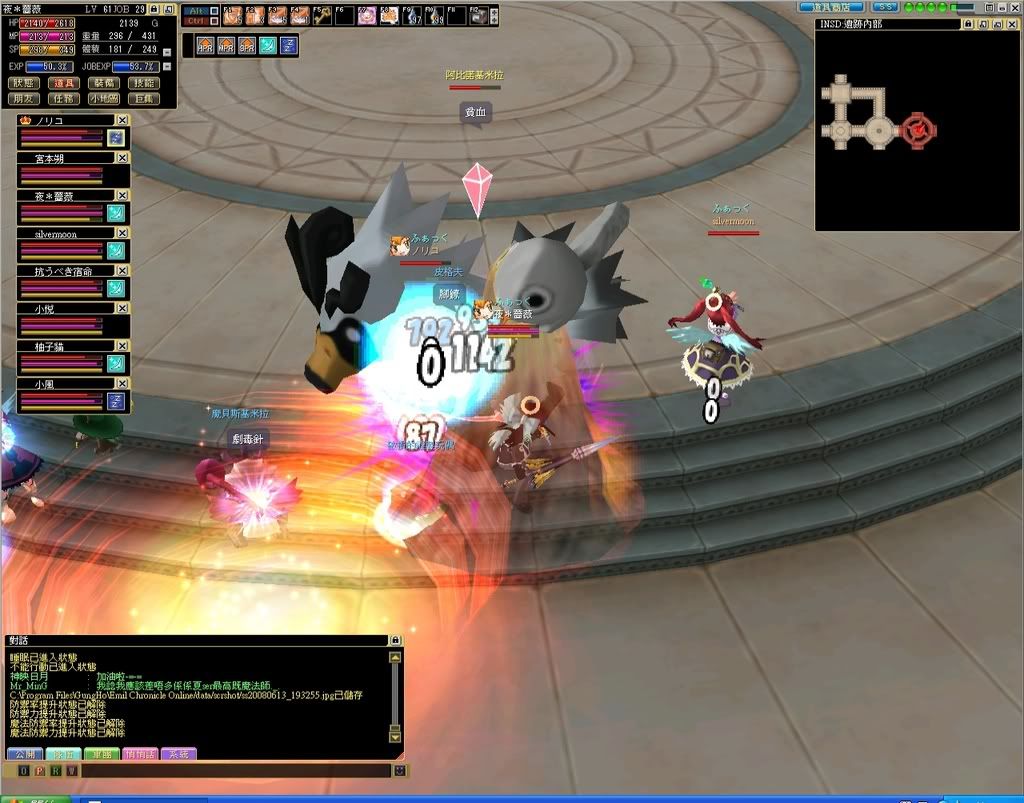Toggle the 小地圖 minimap button
The height and width of the screenshot is (803, 1024).
coord(104,98)
